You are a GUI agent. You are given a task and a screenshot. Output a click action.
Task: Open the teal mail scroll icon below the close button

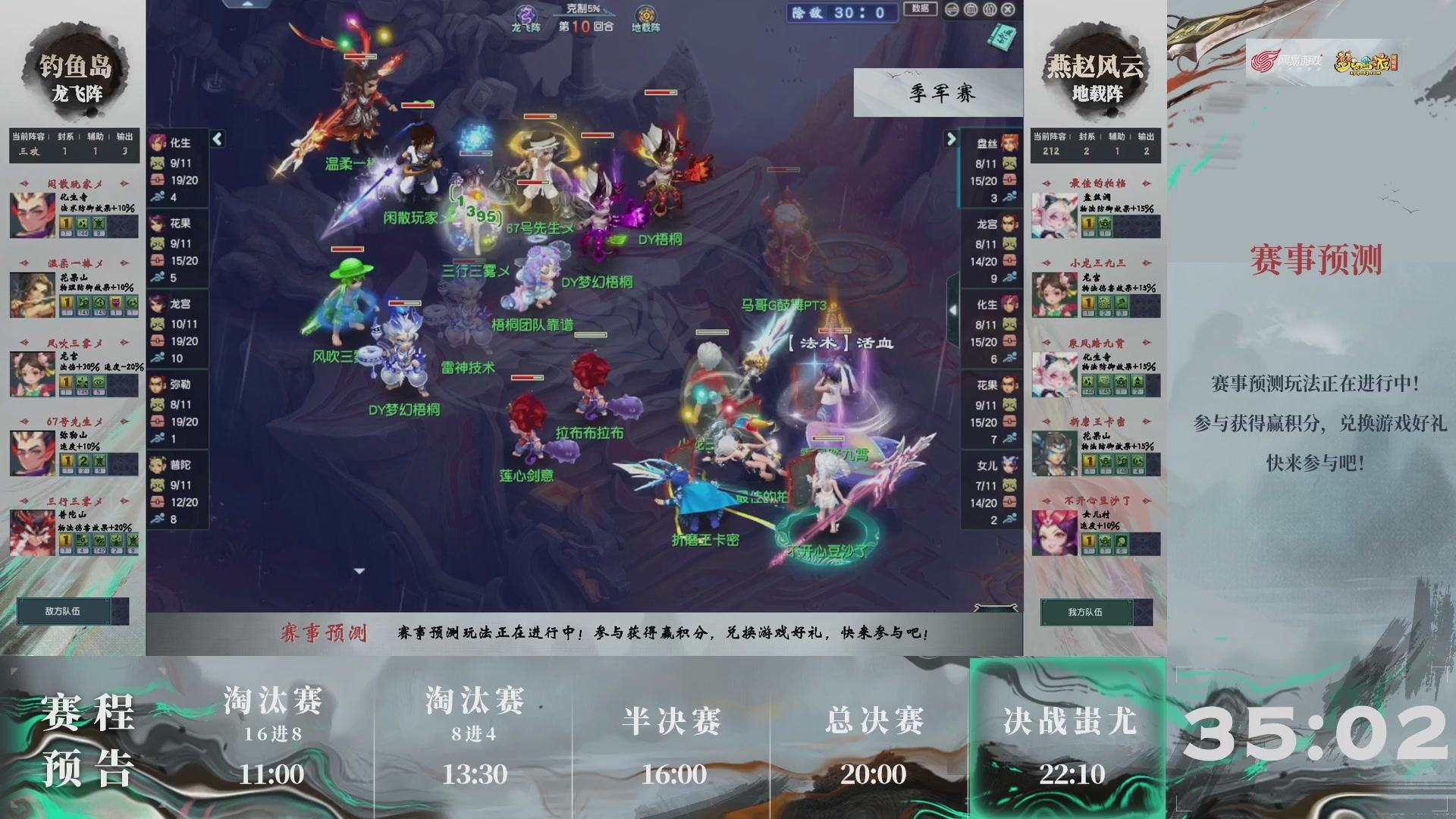tap(1001, 34)
